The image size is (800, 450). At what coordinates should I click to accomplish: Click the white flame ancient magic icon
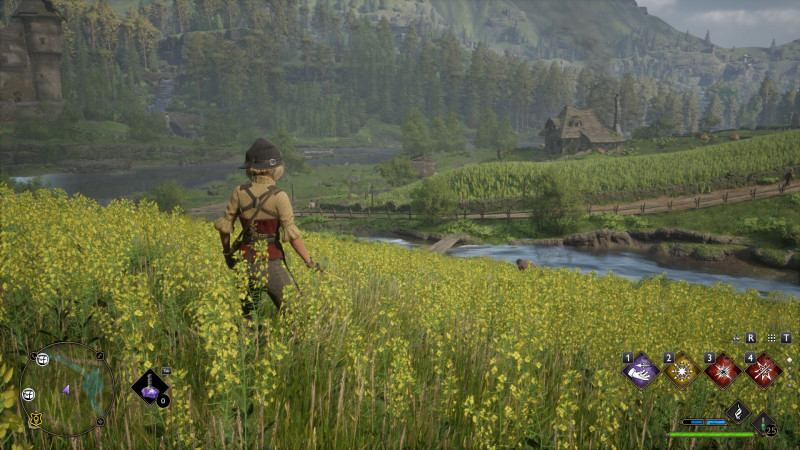click(x=737, y=410)
